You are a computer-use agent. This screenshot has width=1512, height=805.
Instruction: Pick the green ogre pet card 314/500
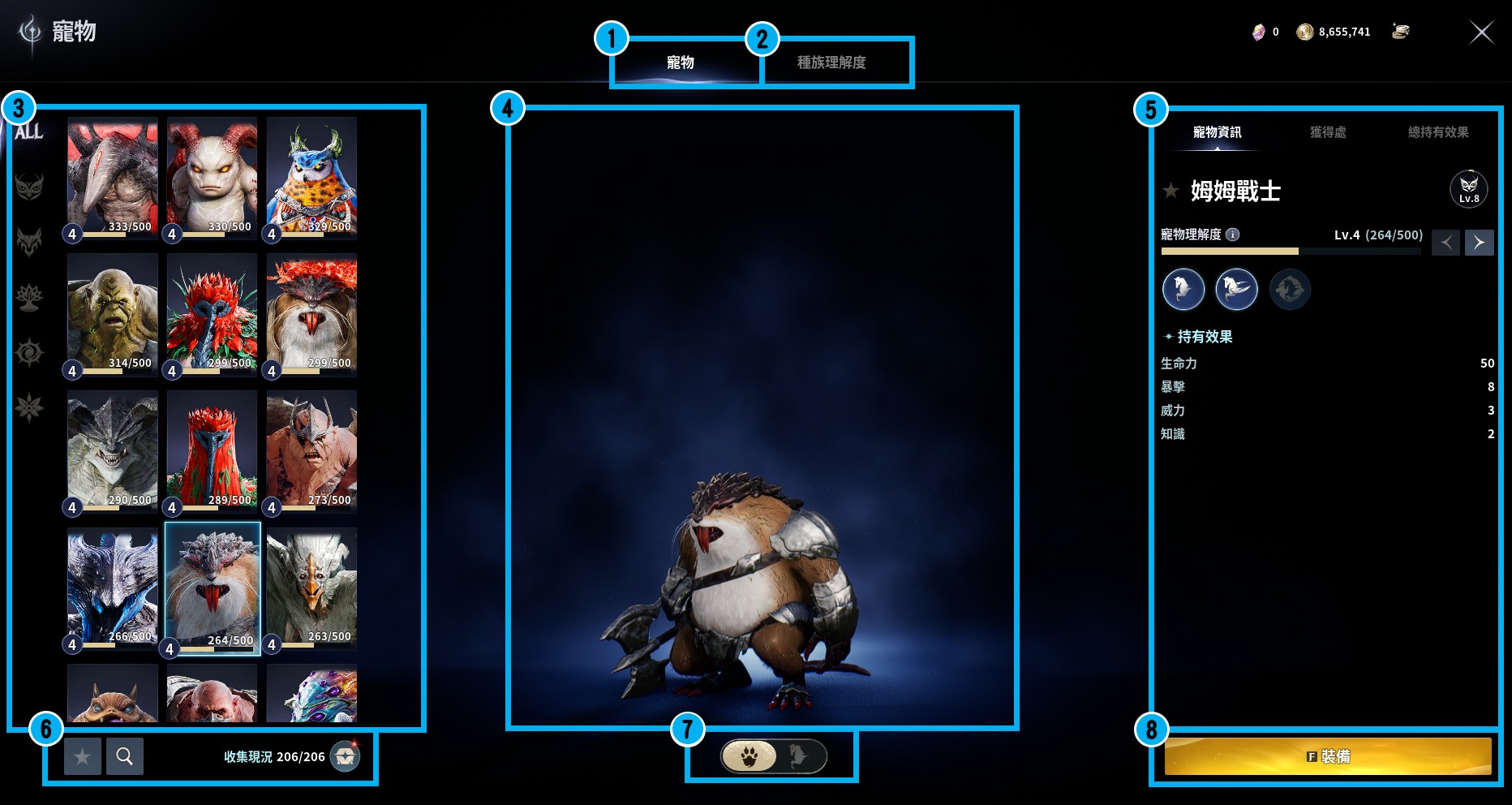(x=113, y=313)
